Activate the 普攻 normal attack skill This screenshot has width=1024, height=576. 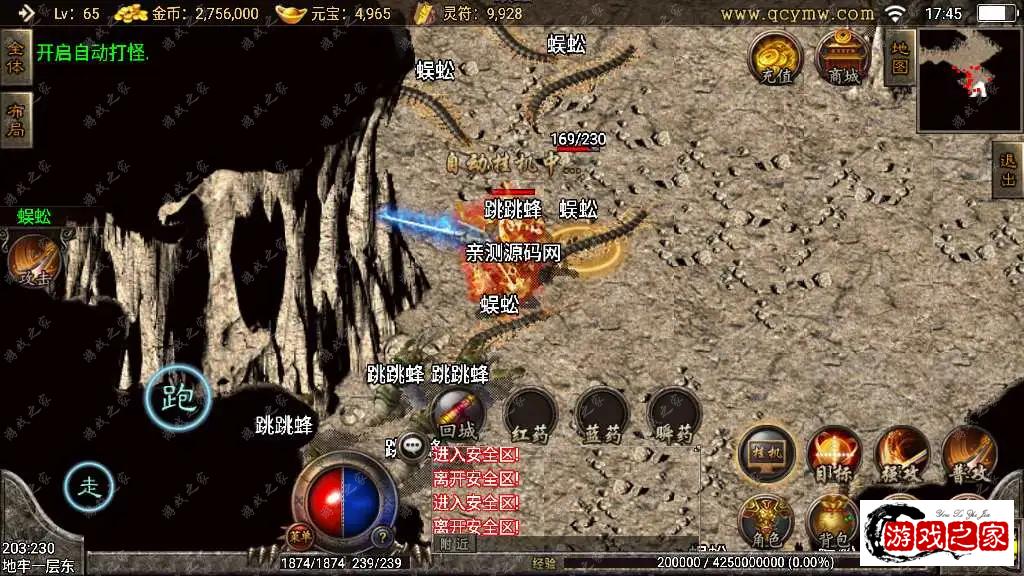tap(968, 453)
